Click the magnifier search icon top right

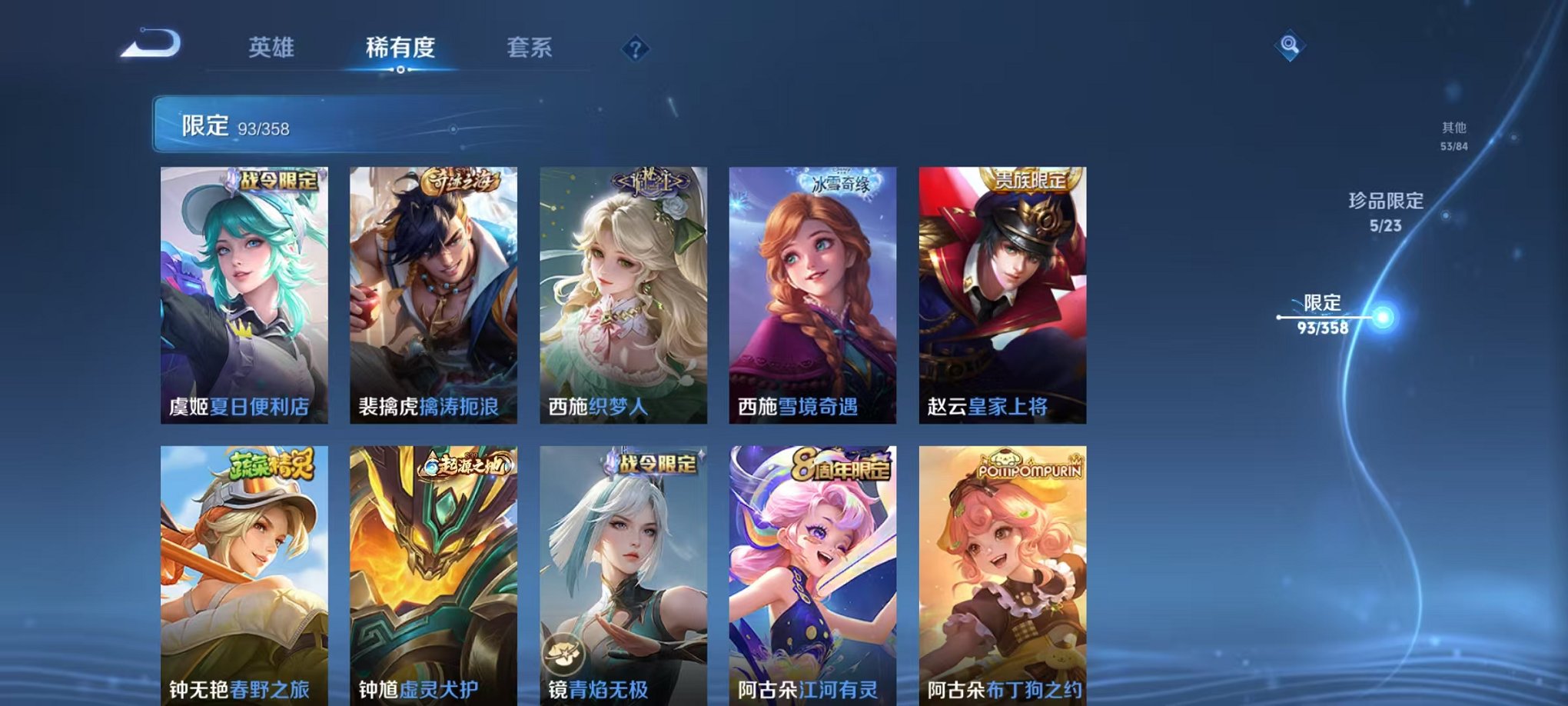[1291, 46]
